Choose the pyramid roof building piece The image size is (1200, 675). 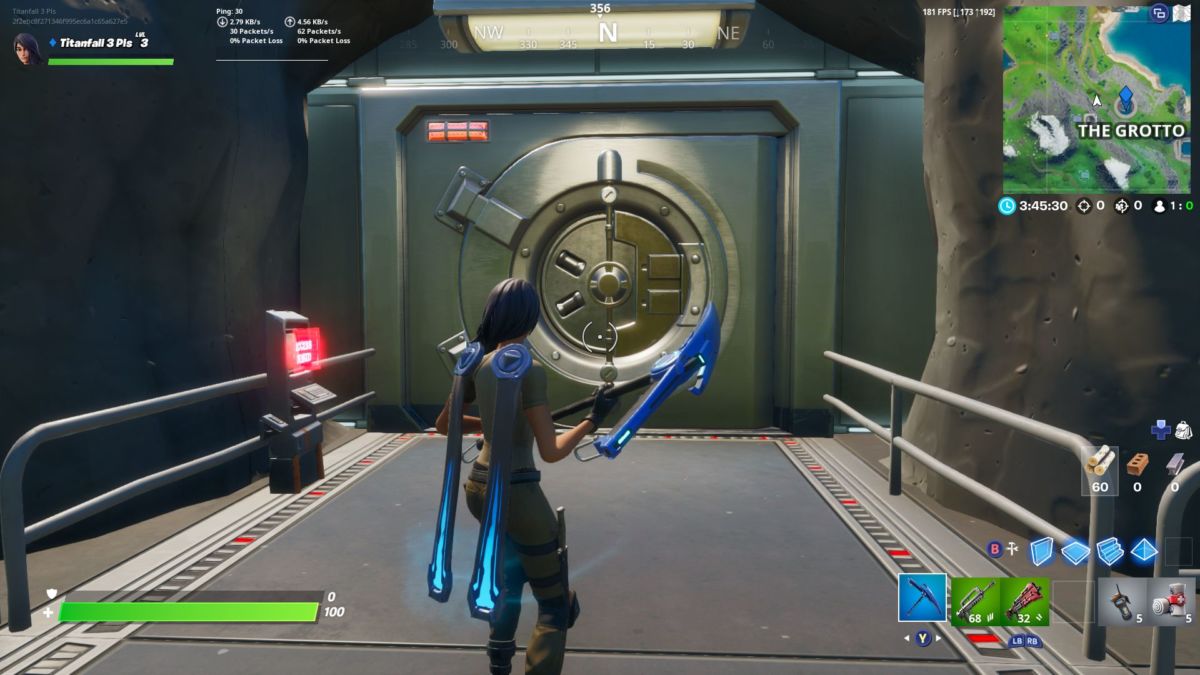1143,550
